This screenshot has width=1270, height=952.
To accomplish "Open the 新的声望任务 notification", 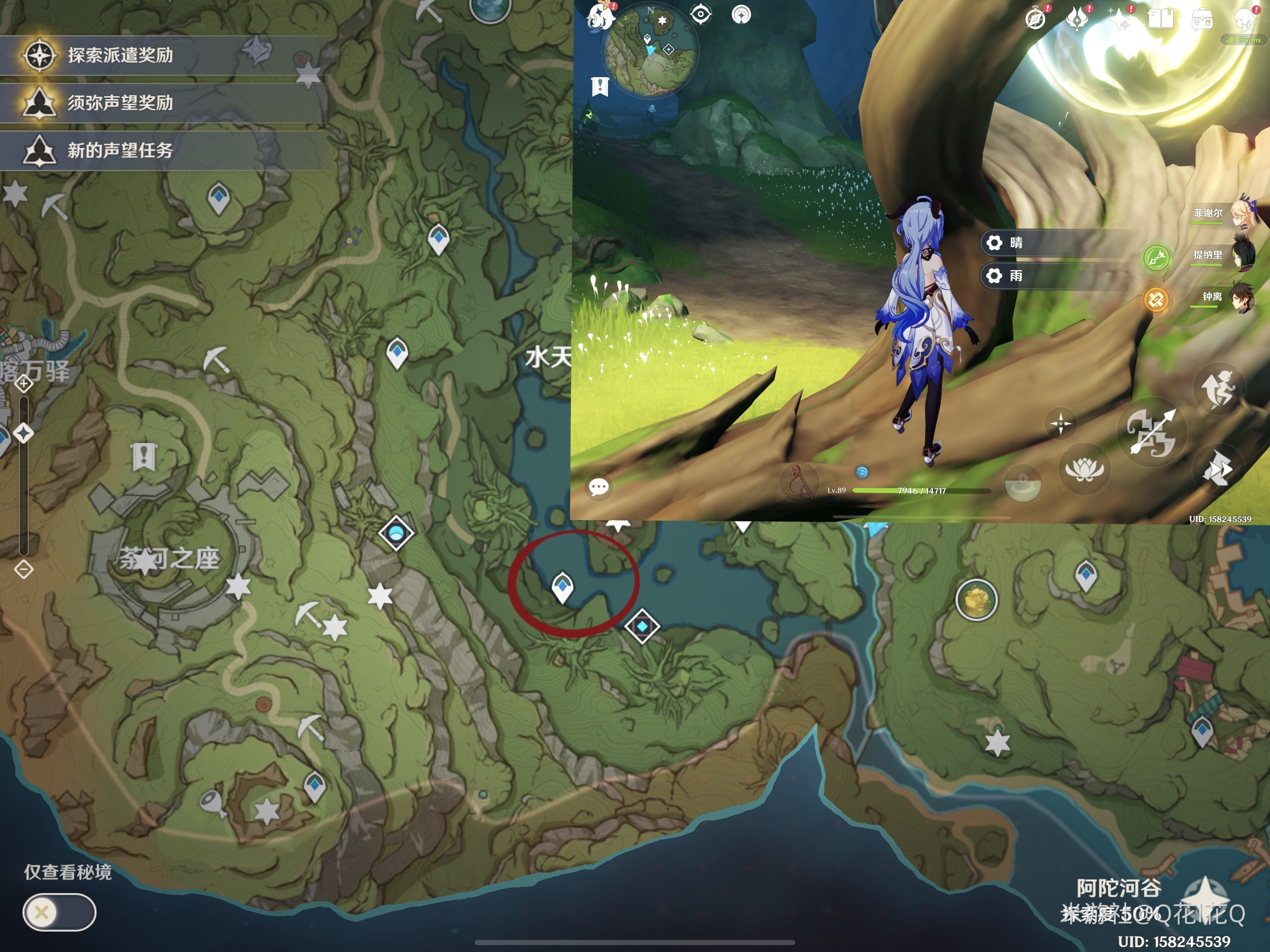I will pos(120,151).
